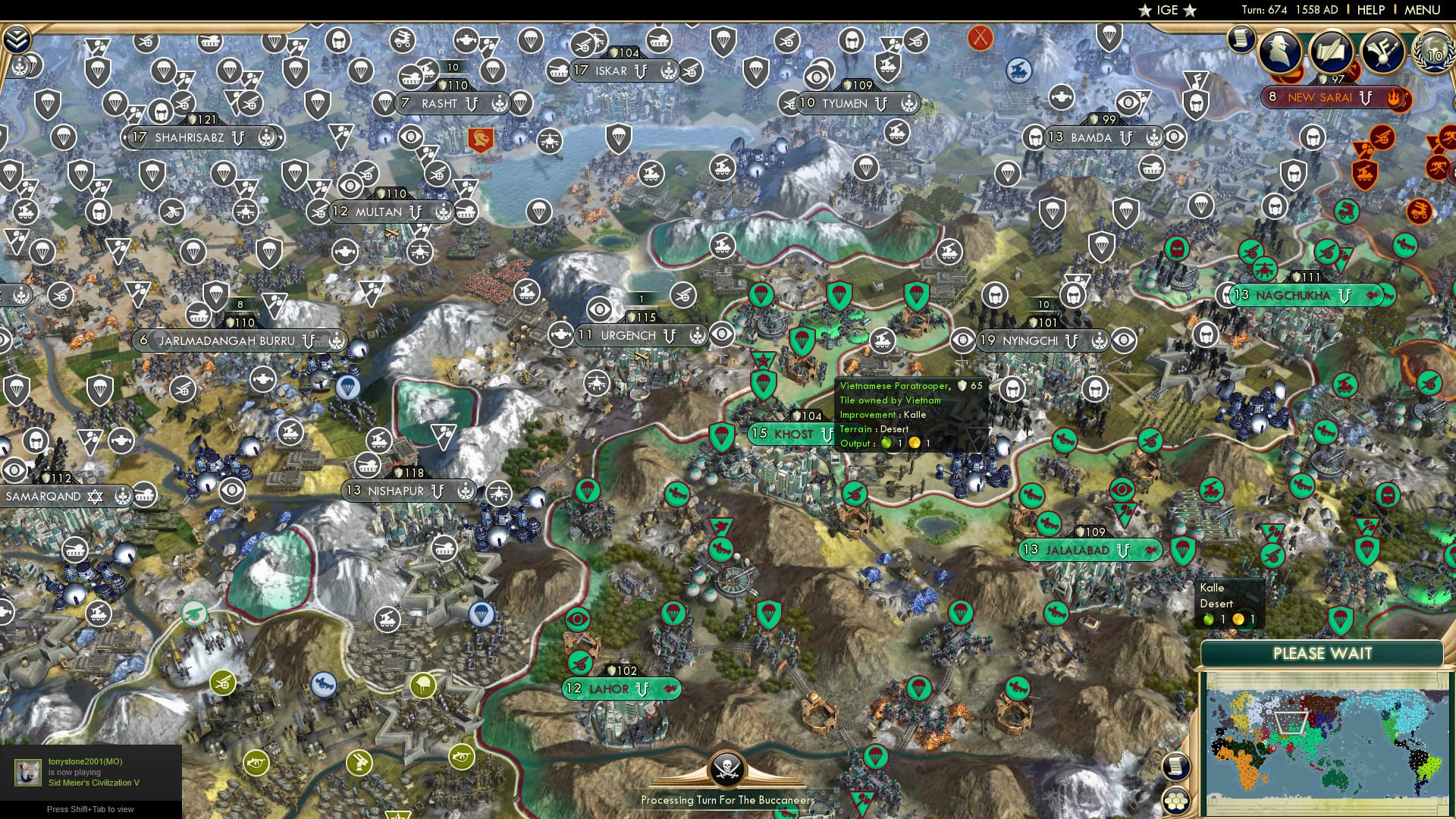Viewport: 1456px width, 819px height.
Task: Click the scroll icon left of the minimap
Action: (1176, 767)
